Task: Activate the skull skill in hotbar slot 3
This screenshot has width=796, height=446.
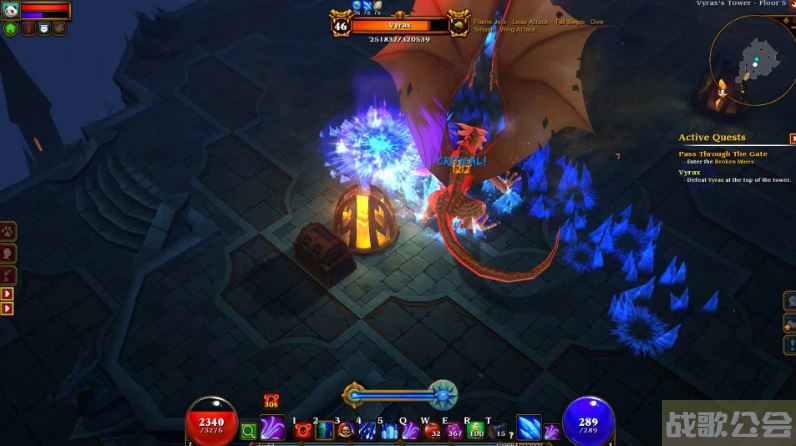Action: coord(345,431)
